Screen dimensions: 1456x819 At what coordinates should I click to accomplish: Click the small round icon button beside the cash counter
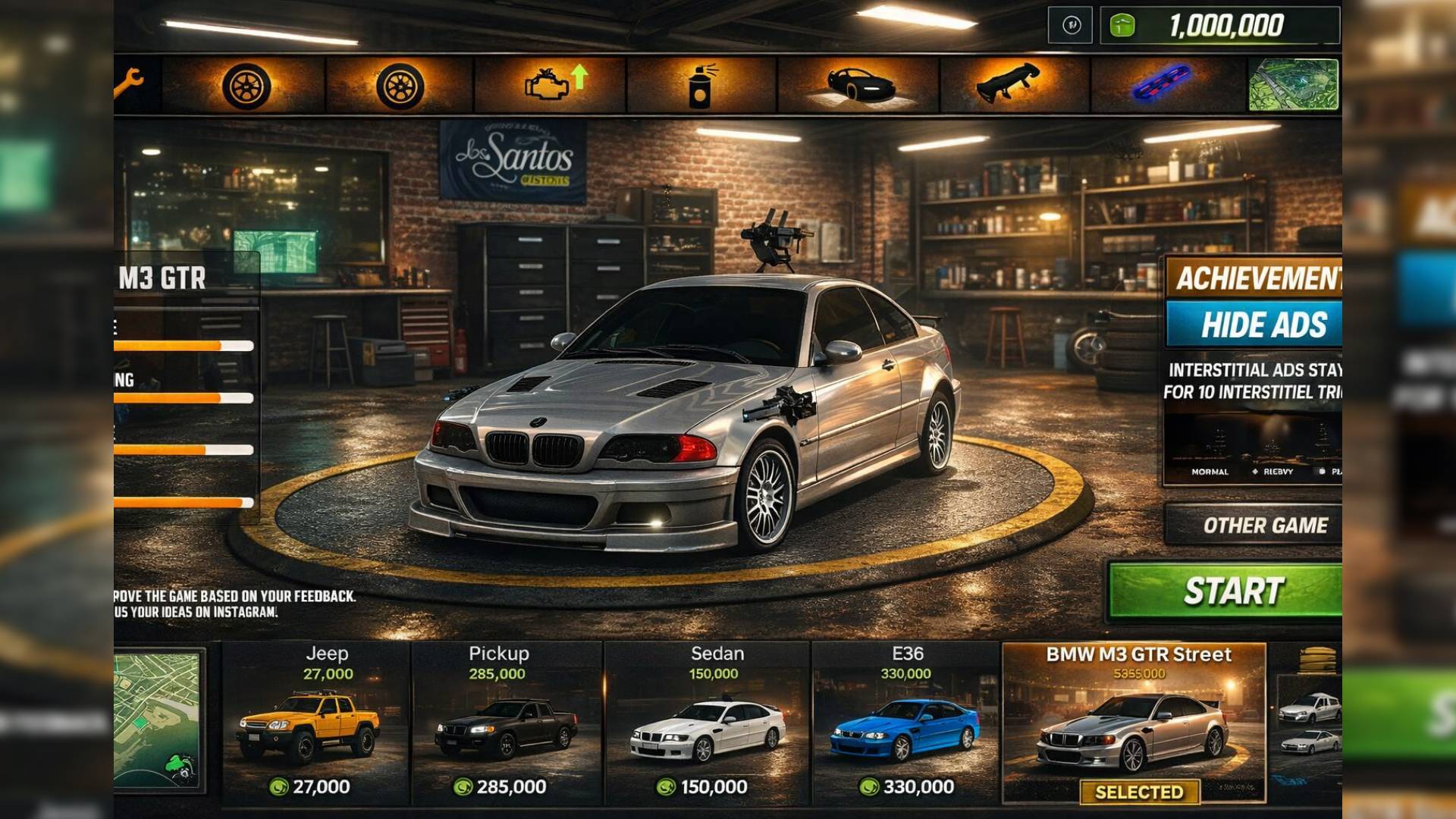coord(1071,26)
